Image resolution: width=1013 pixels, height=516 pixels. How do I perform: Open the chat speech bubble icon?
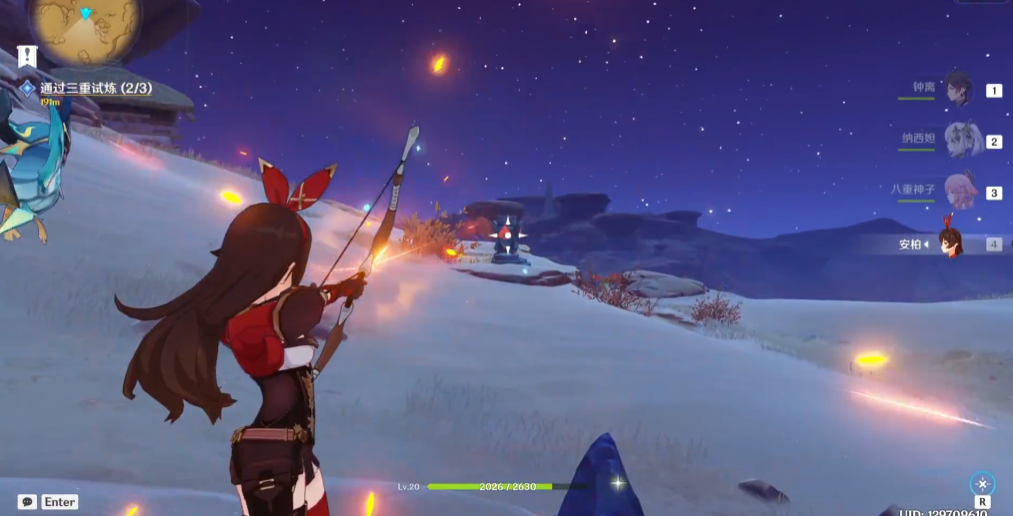[x=27, y=501]
